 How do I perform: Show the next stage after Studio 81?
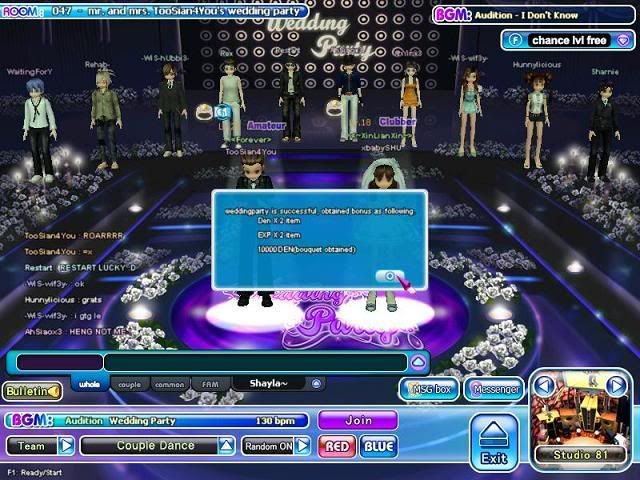point(617,386)
